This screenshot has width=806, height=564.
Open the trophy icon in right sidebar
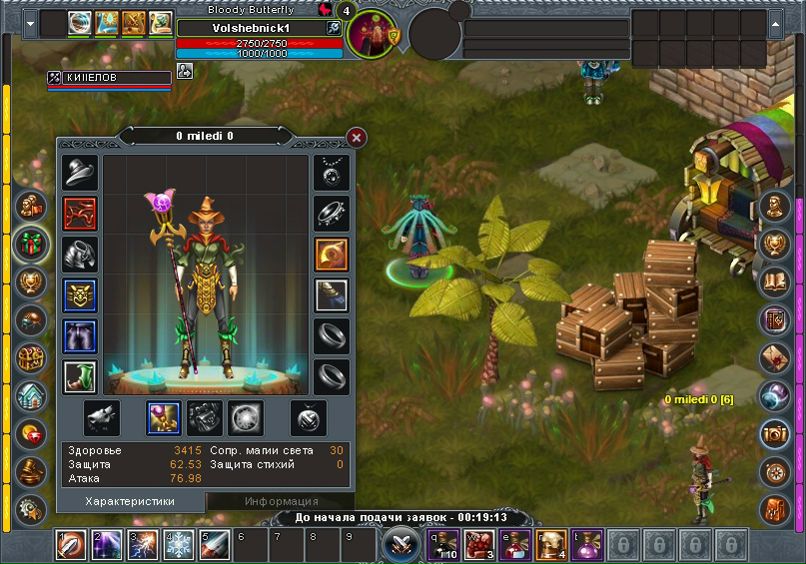(775, 244)
